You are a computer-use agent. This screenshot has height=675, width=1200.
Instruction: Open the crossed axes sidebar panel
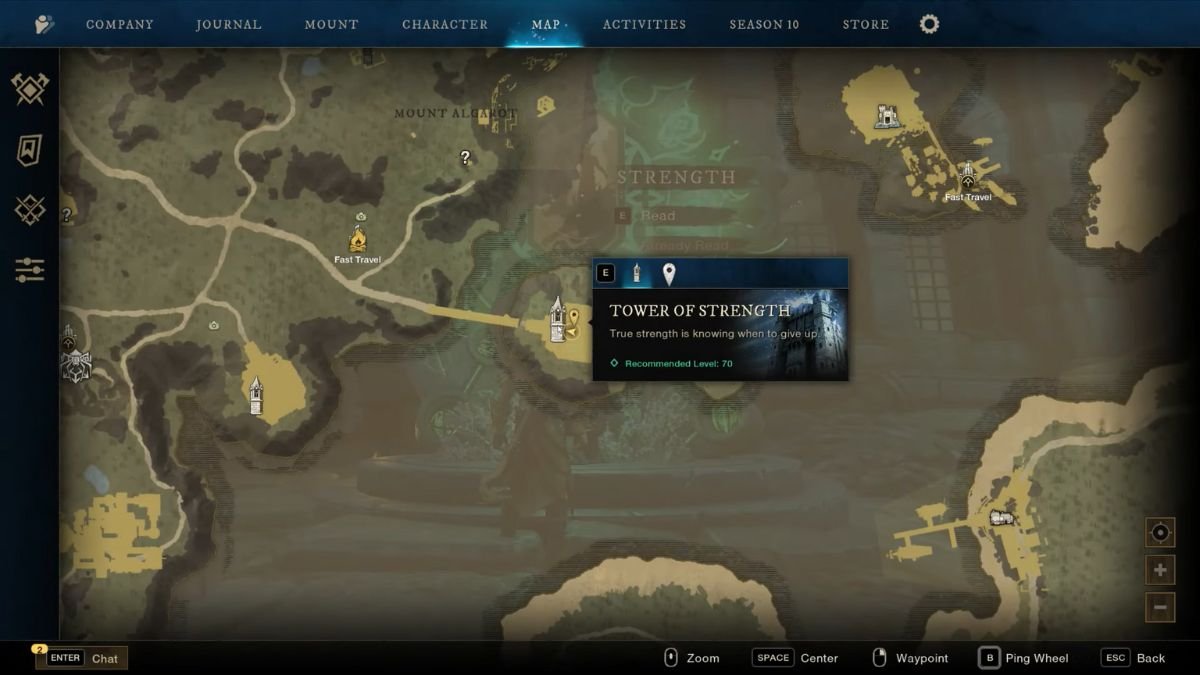pos(30,89)
